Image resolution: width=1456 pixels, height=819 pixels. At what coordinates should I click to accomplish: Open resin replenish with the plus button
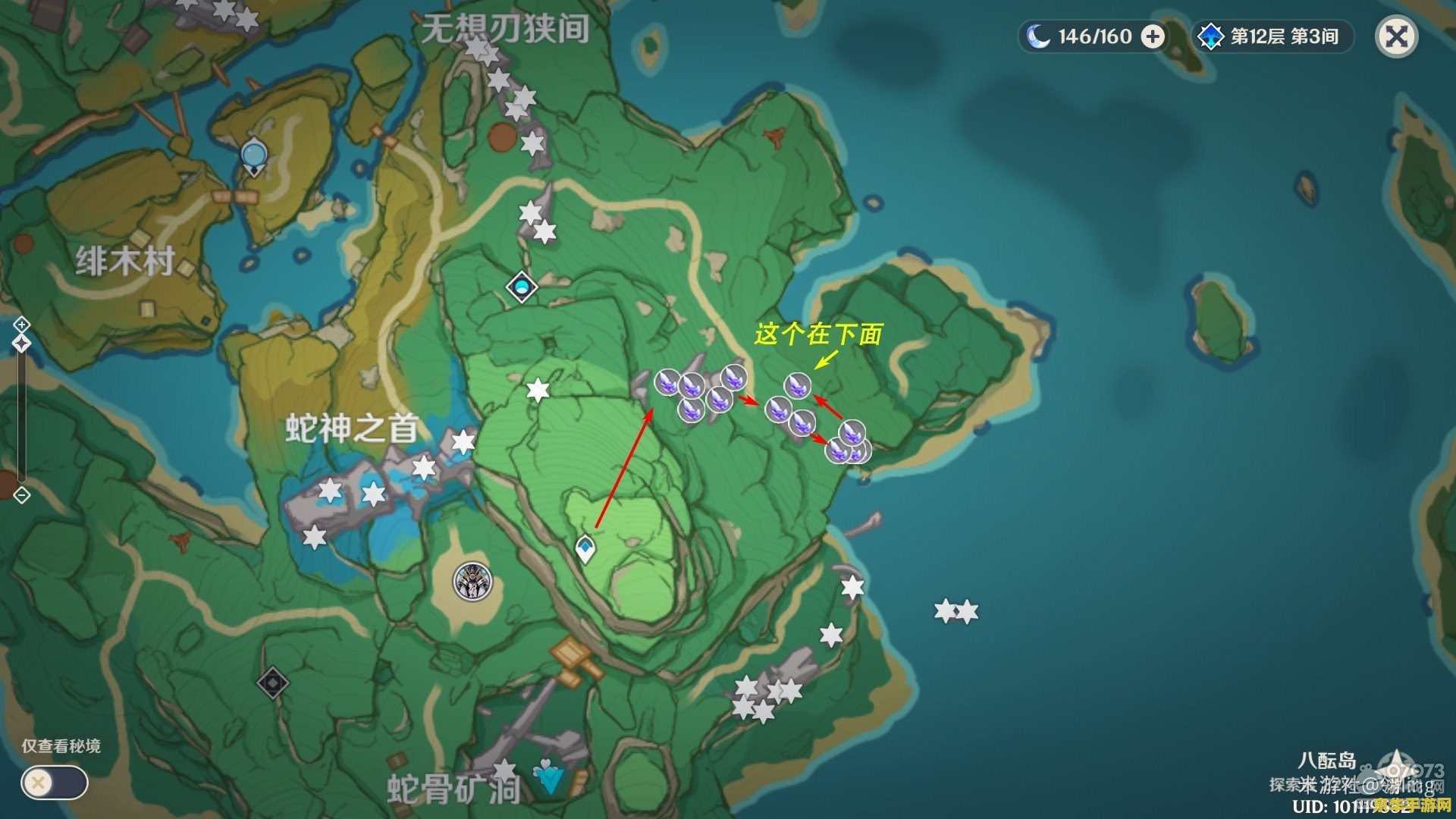pos(1153,36)
